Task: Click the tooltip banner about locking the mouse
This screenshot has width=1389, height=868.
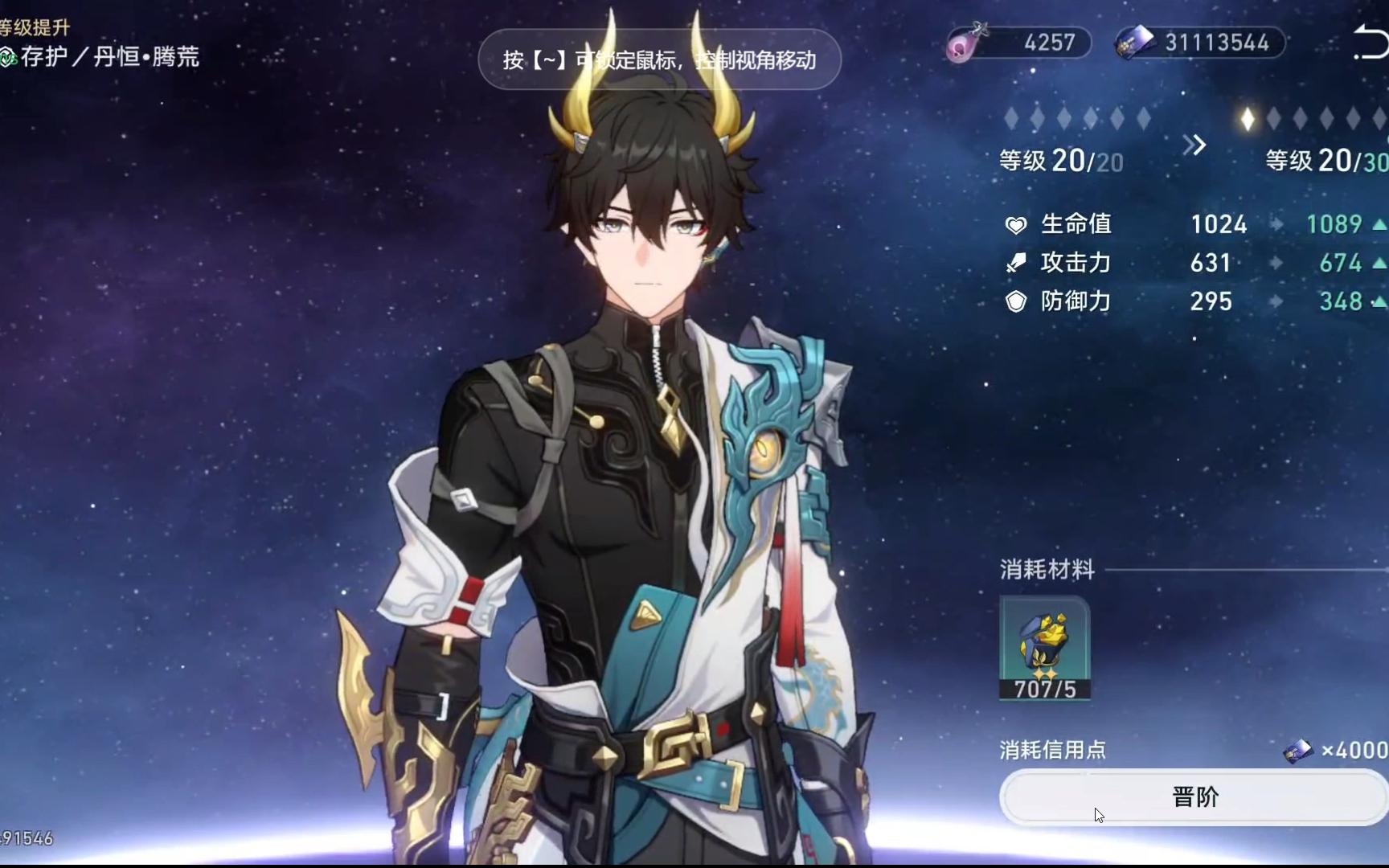Action: pos(661,59)
